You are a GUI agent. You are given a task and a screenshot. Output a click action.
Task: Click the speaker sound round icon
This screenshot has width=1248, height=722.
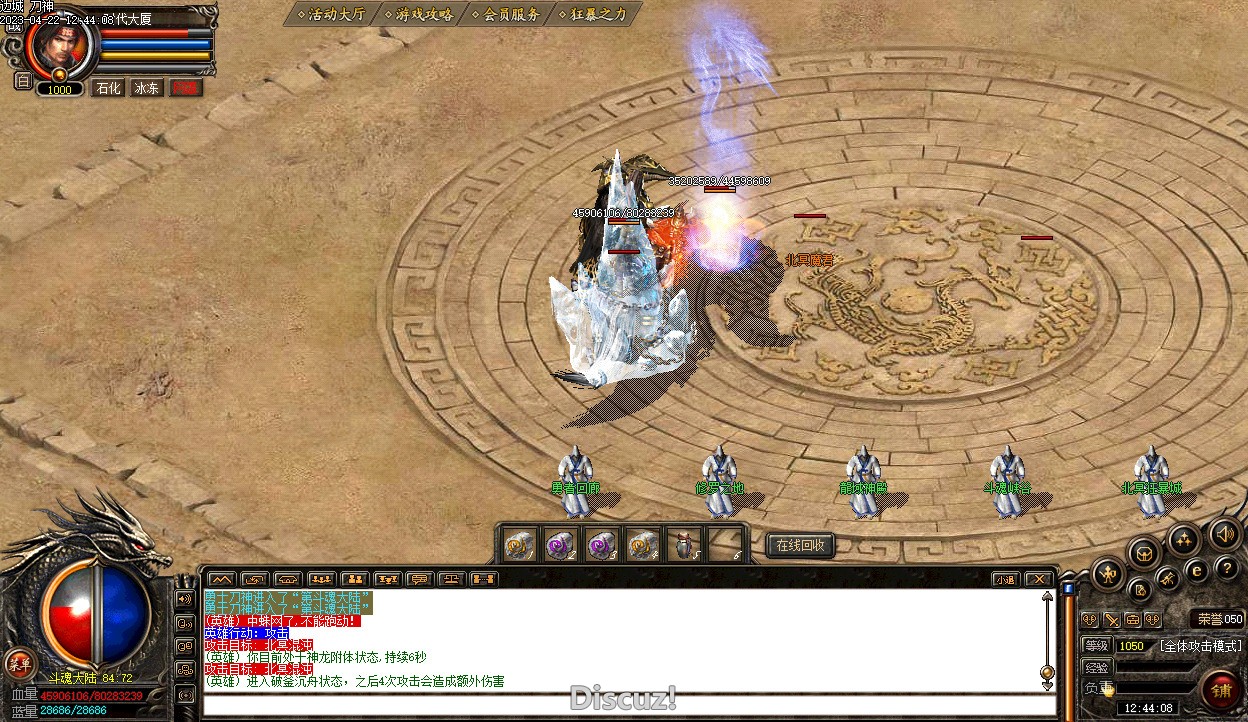pyautogui.click(x=1225, y=534)
